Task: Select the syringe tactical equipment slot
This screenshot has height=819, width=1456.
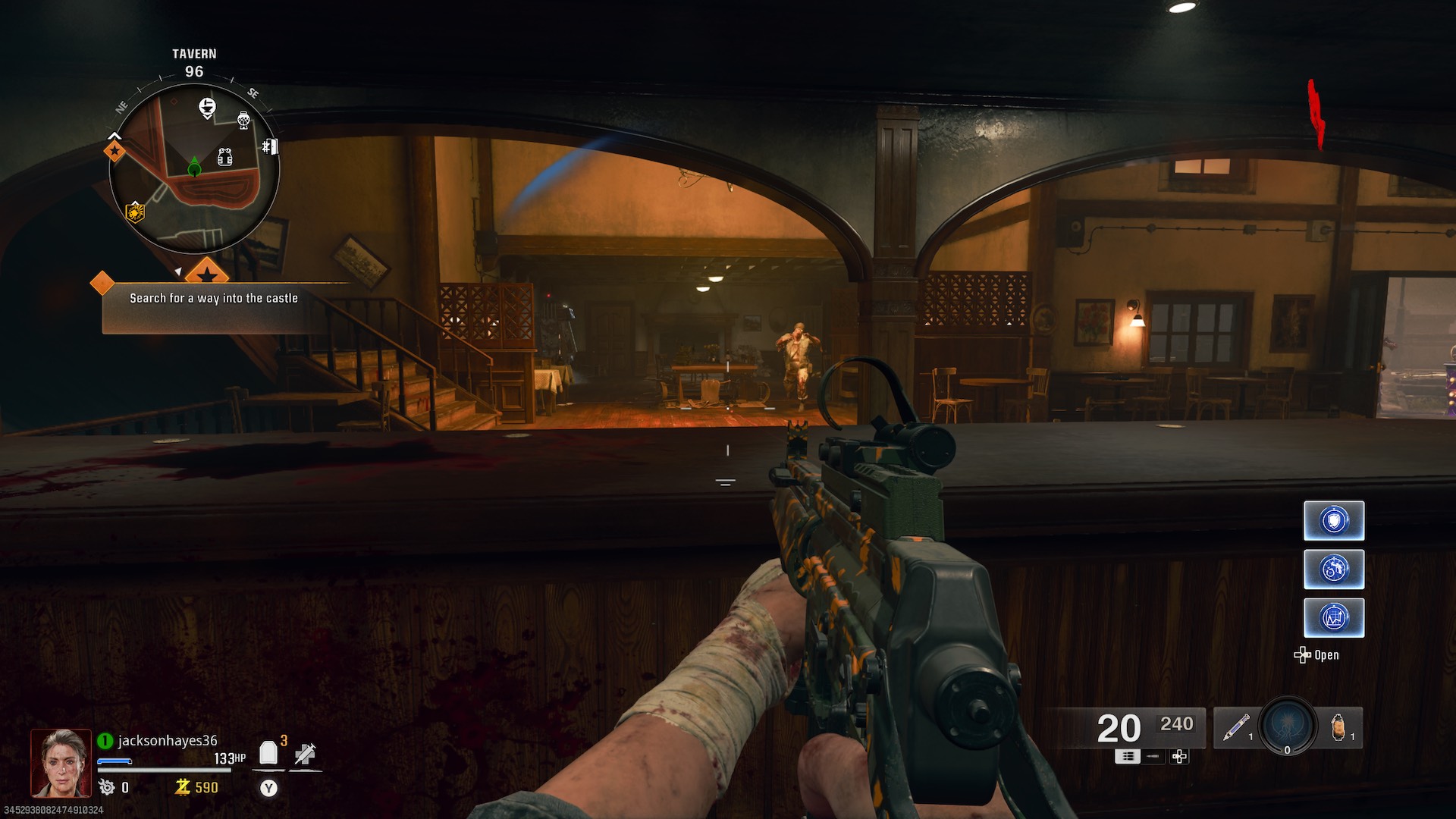Action: (1236, 728)
